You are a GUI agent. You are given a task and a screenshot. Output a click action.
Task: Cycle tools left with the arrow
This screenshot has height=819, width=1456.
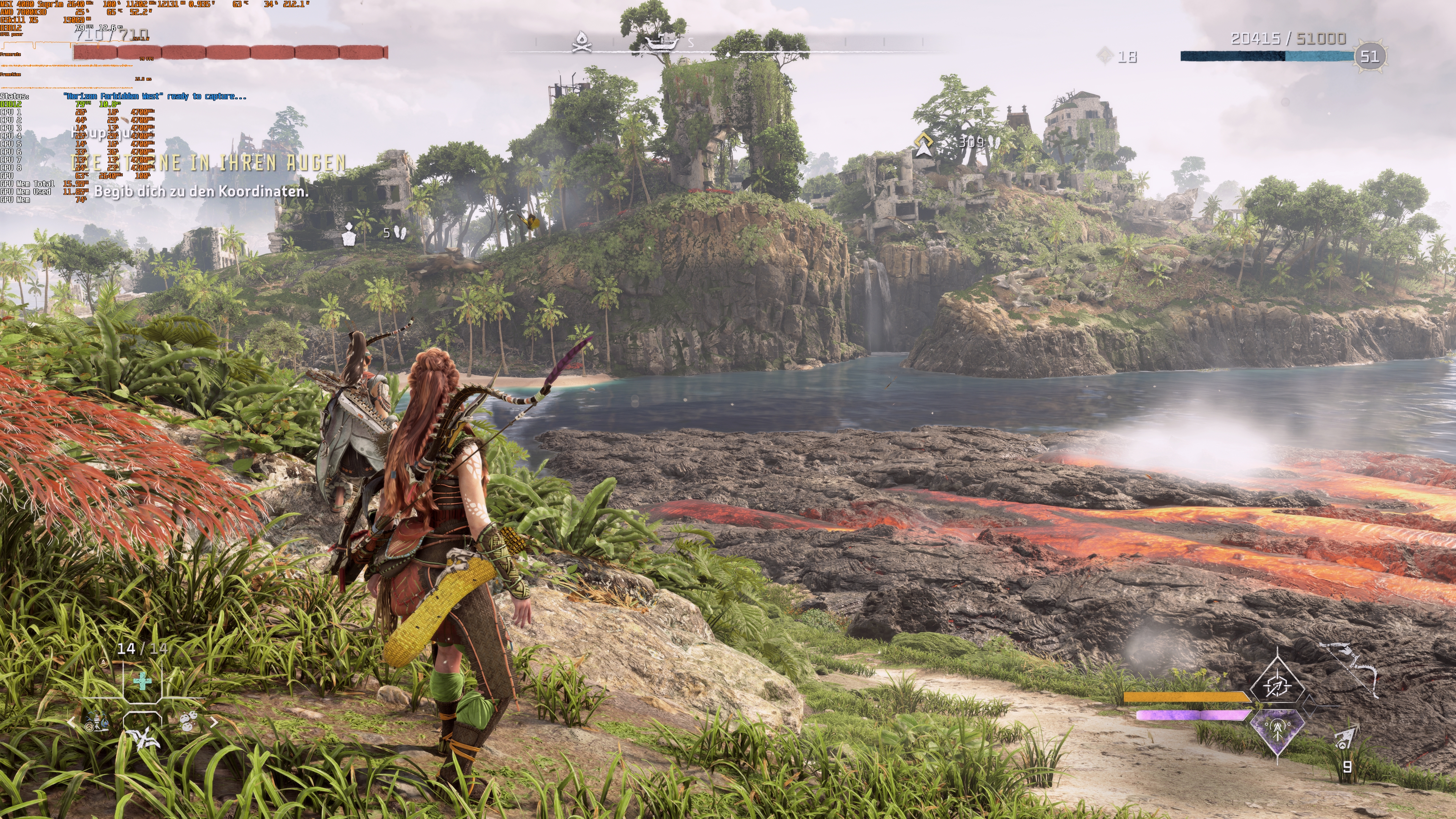(71, 722)
